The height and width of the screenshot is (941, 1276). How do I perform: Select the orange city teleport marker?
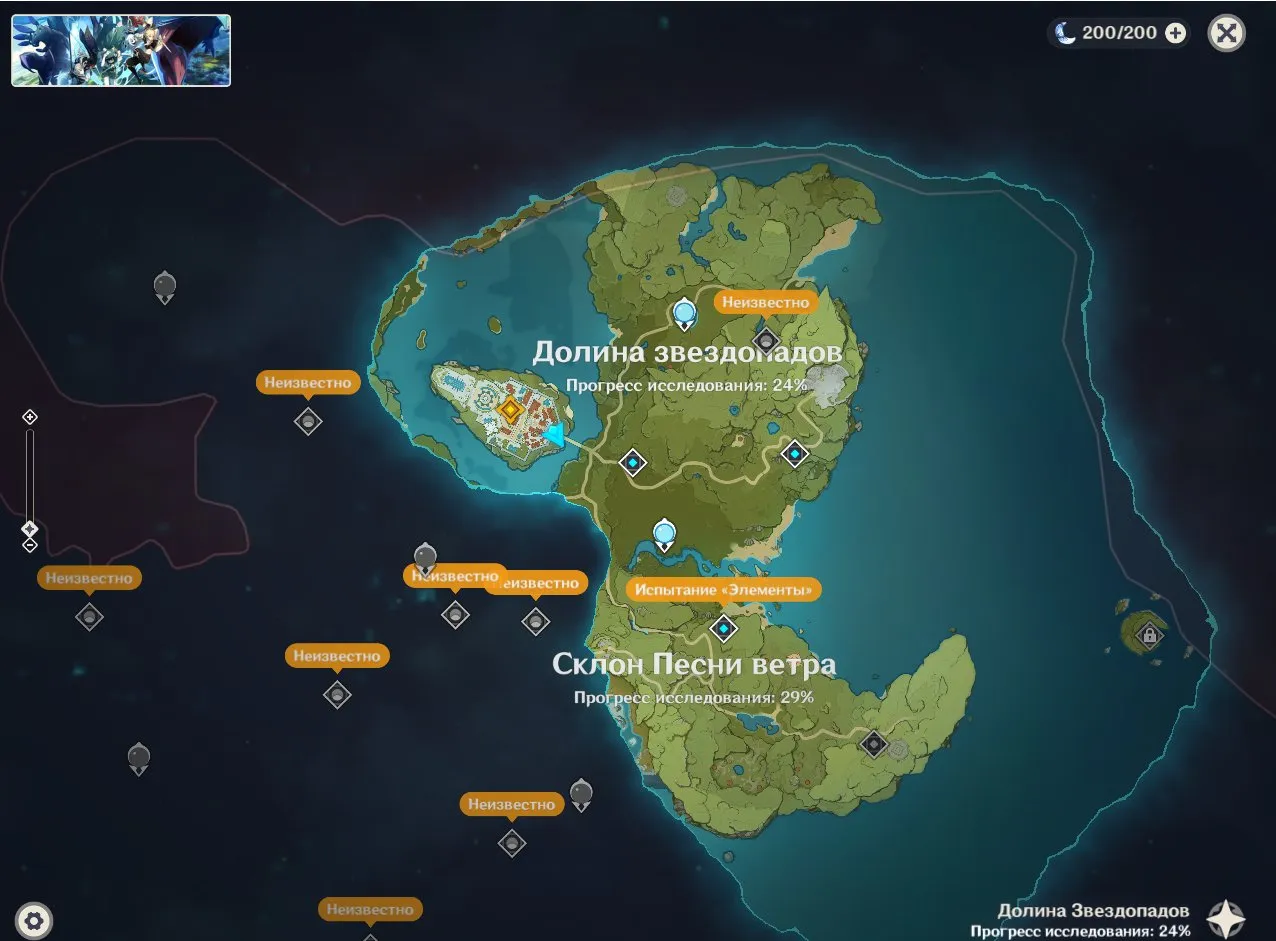511,409
